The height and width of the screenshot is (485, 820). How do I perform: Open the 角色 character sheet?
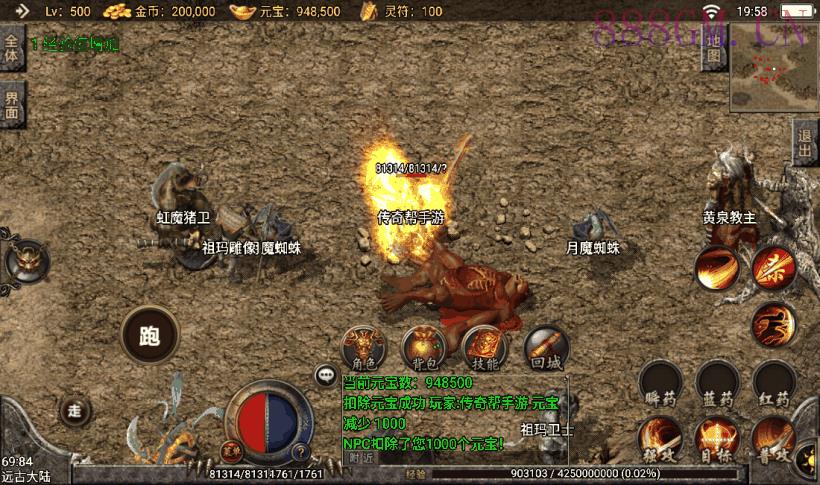[x=361, y=347]
